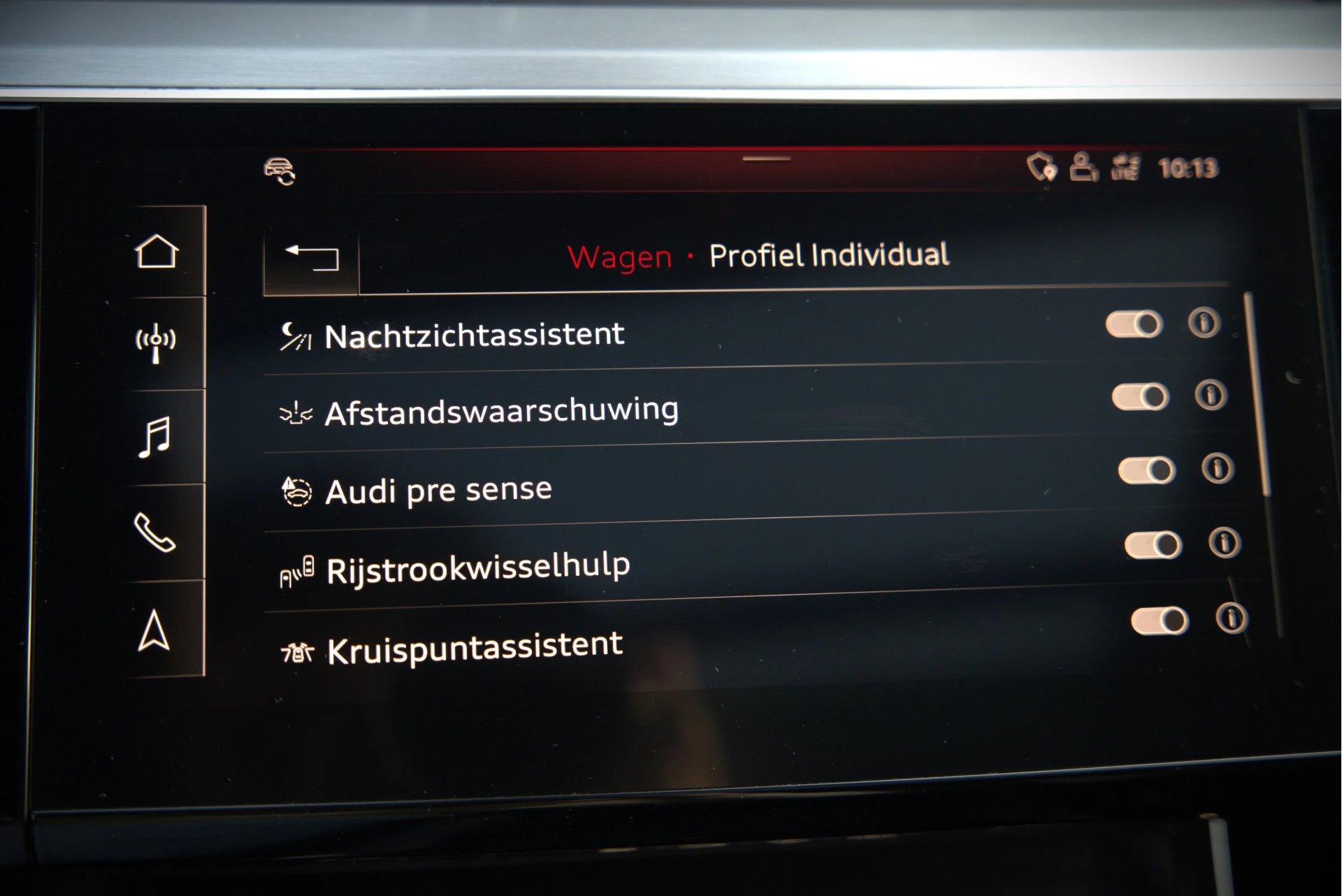Click the Nachtzichtassistent night vision icon
Viewport: 1342px width, 896px height.
(296, 334)
